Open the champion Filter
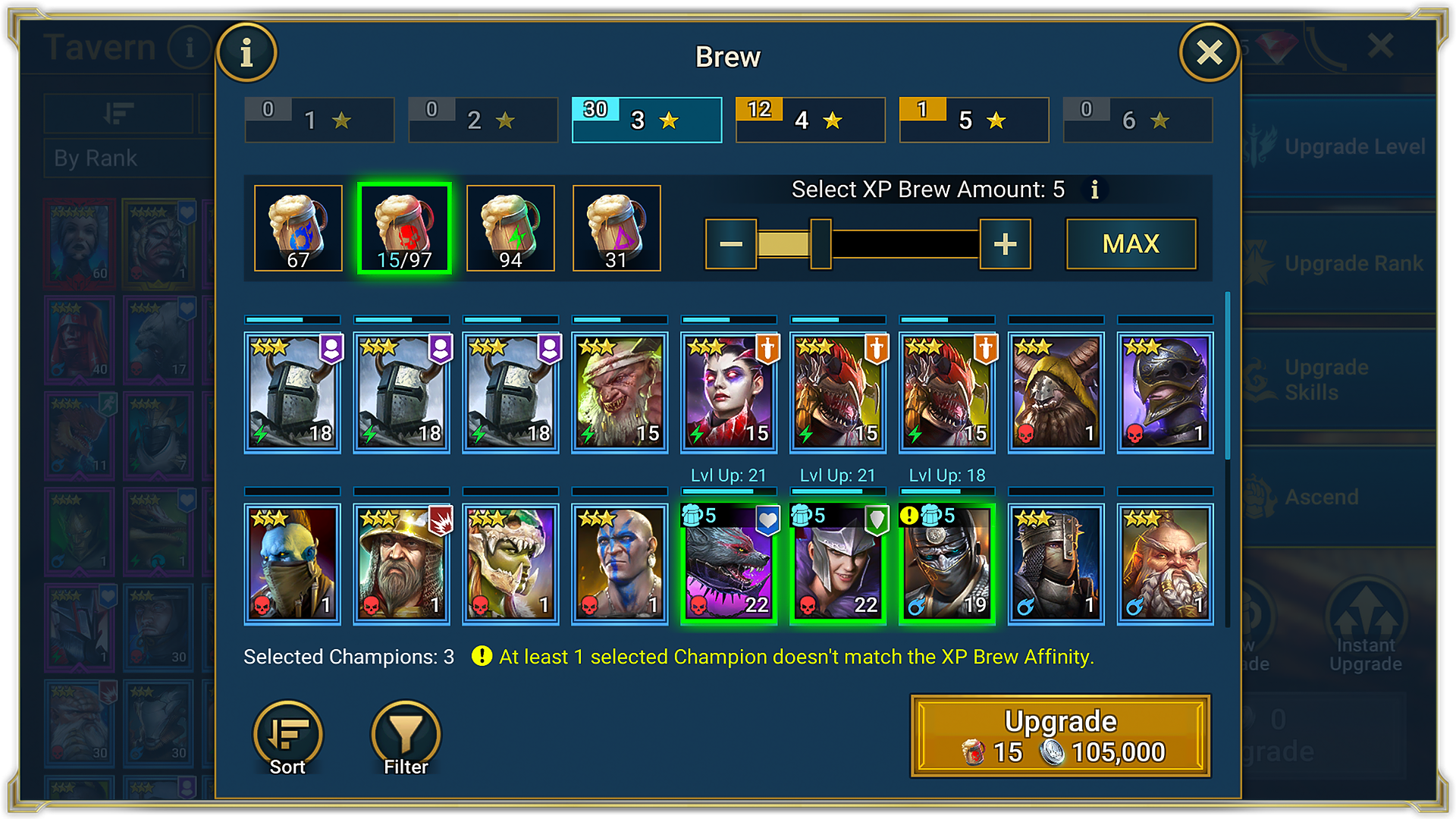1456x819 pixels. tap(406, 736)
